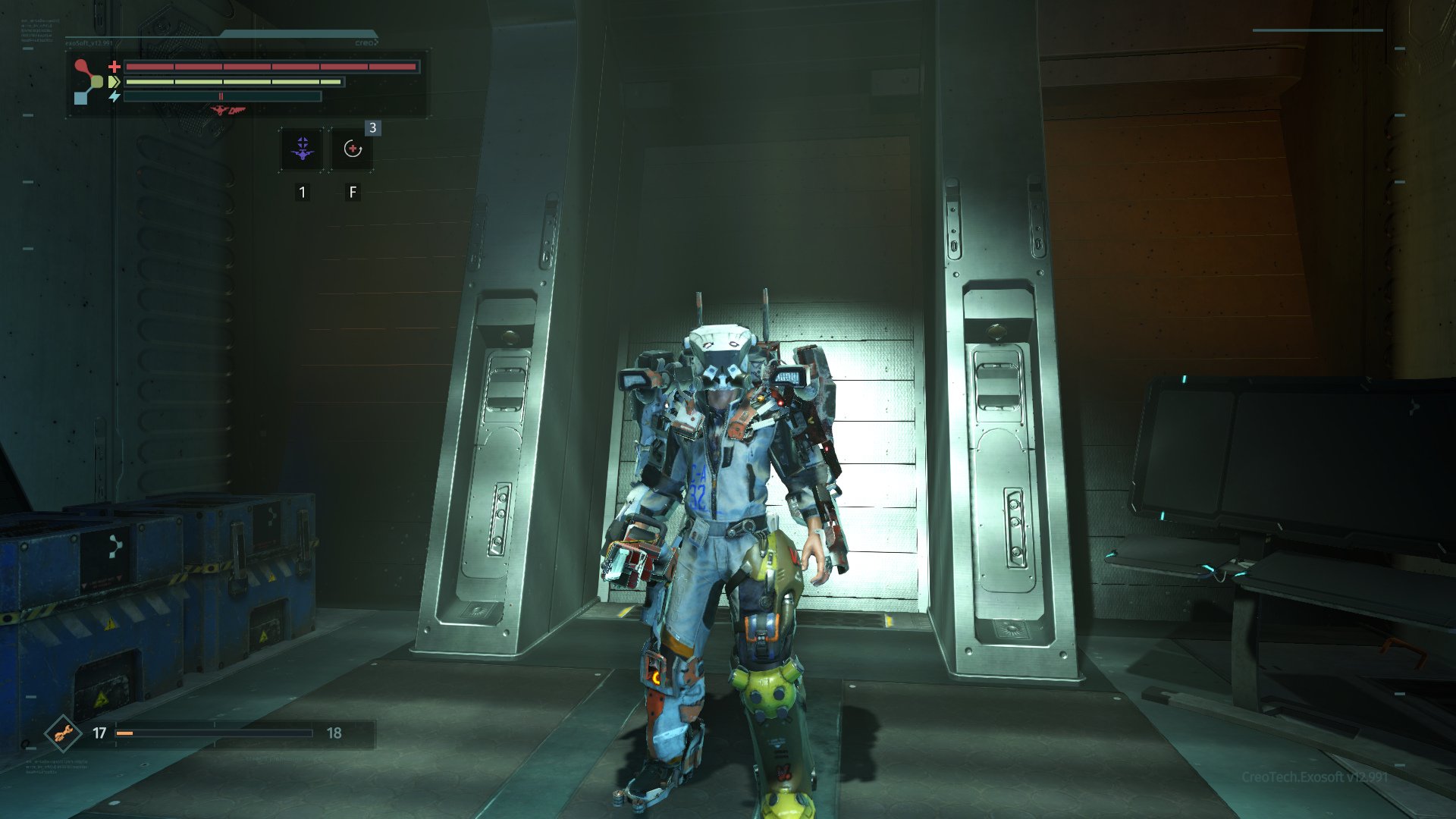Screen dimensions: 1456x819
Task: Select the purple drone ability icon
Action: point(302,149)
